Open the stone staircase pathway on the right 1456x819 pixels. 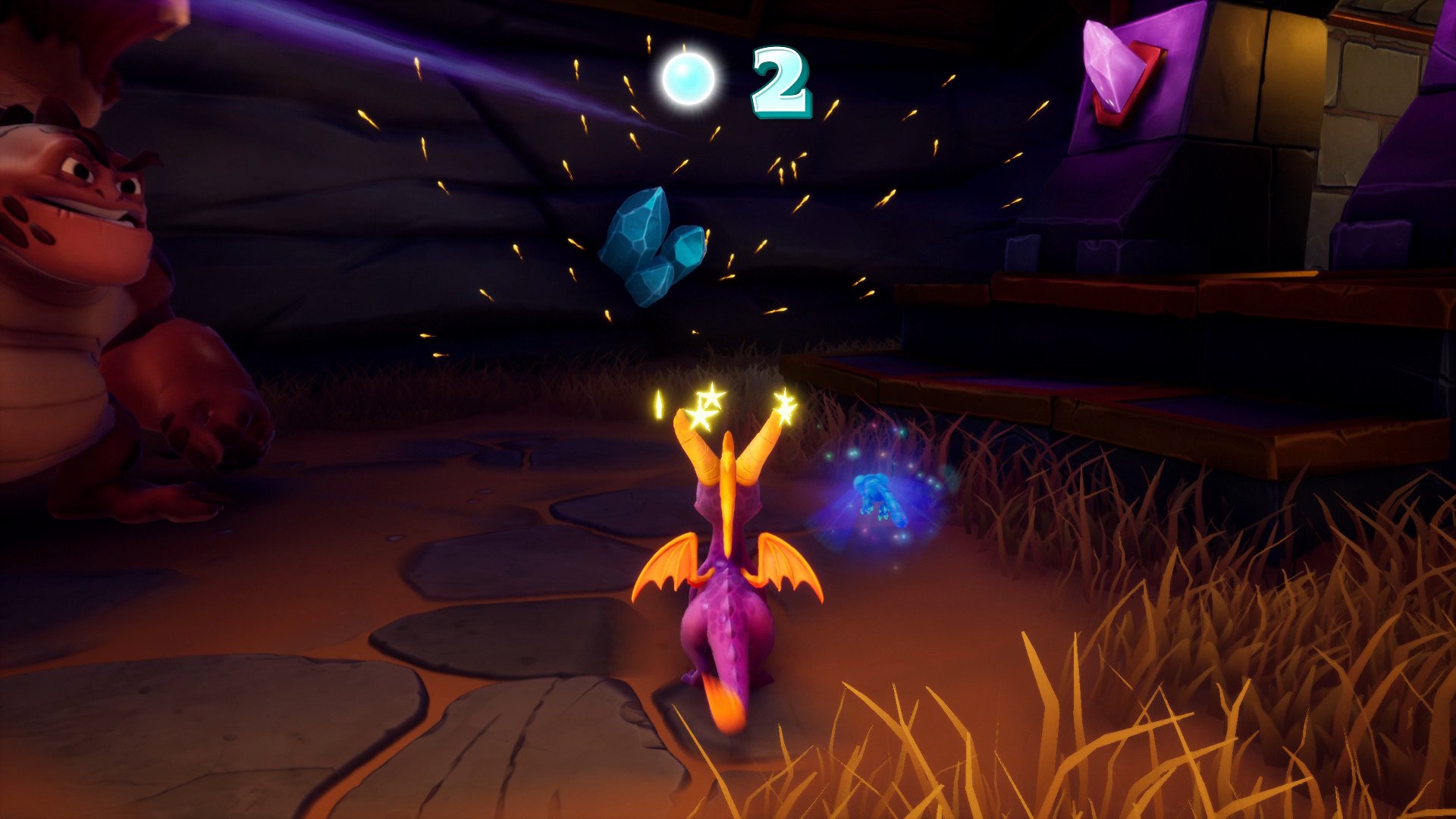point(1137,341)
